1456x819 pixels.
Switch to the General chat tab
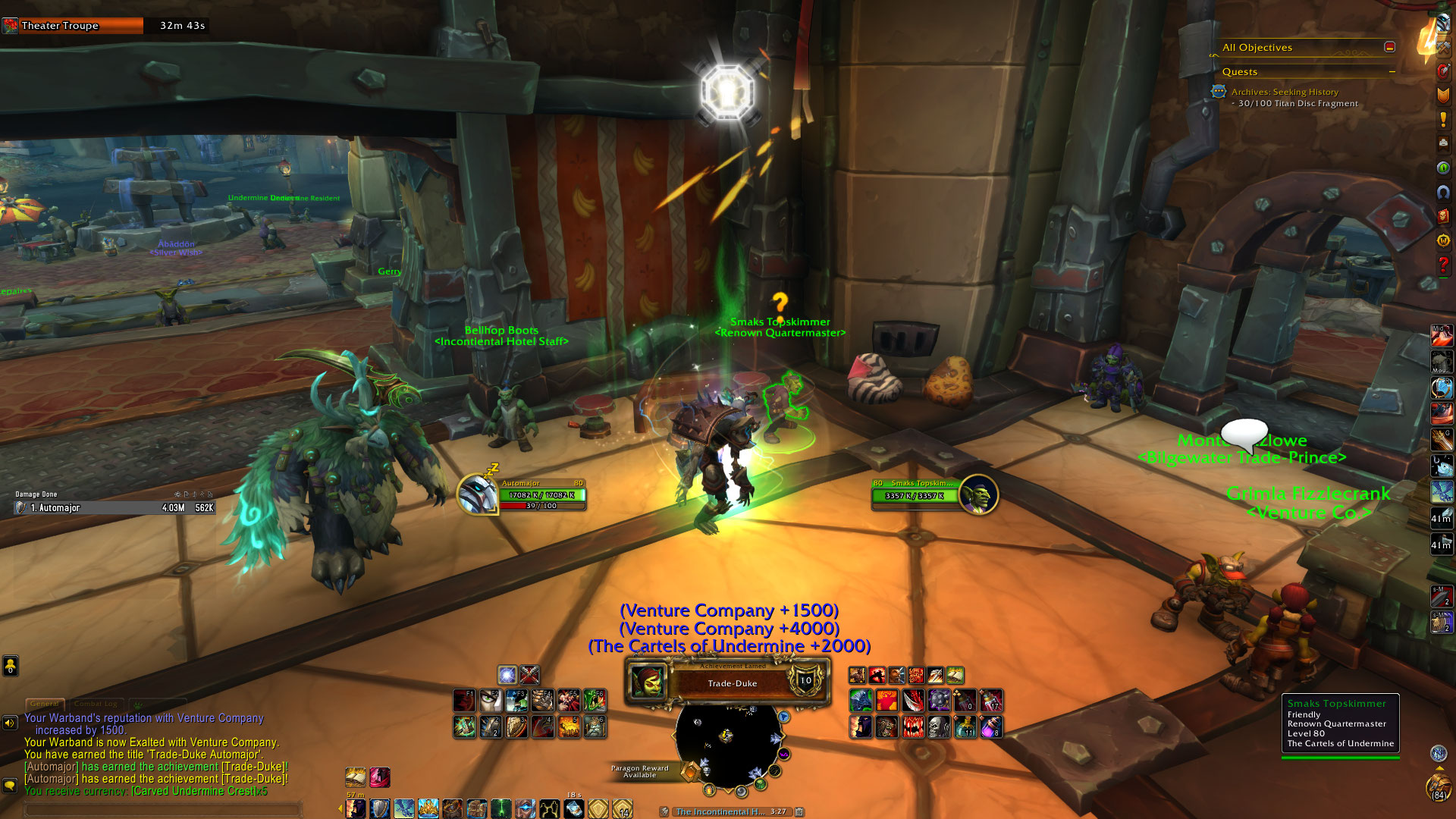click(45, 704)
